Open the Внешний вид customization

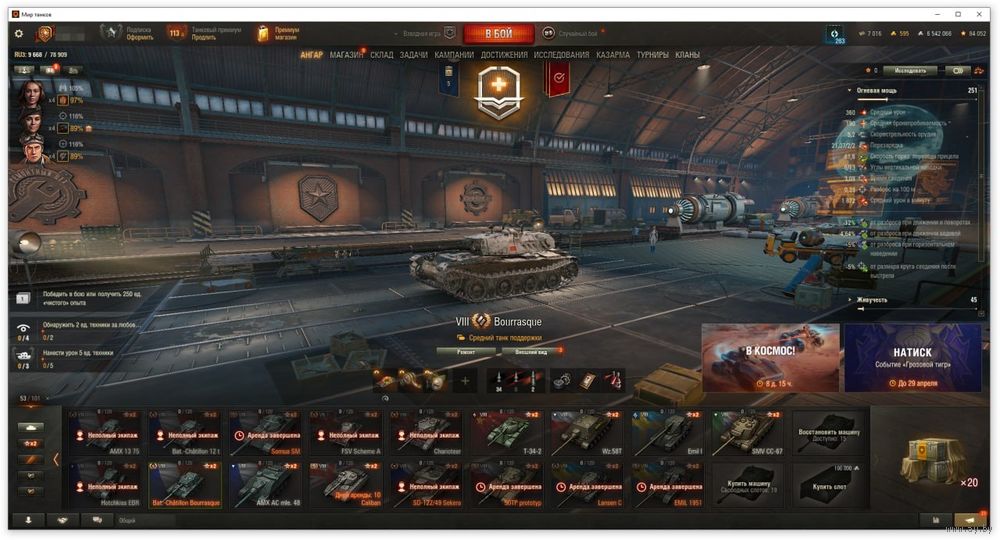coord(530,352)
